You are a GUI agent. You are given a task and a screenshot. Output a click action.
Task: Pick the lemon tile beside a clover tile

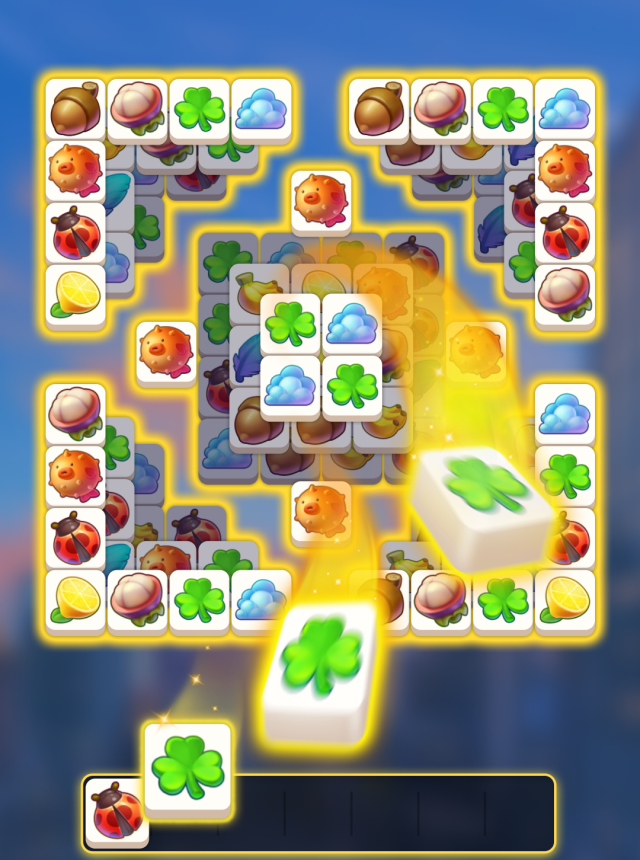[565, 600]
